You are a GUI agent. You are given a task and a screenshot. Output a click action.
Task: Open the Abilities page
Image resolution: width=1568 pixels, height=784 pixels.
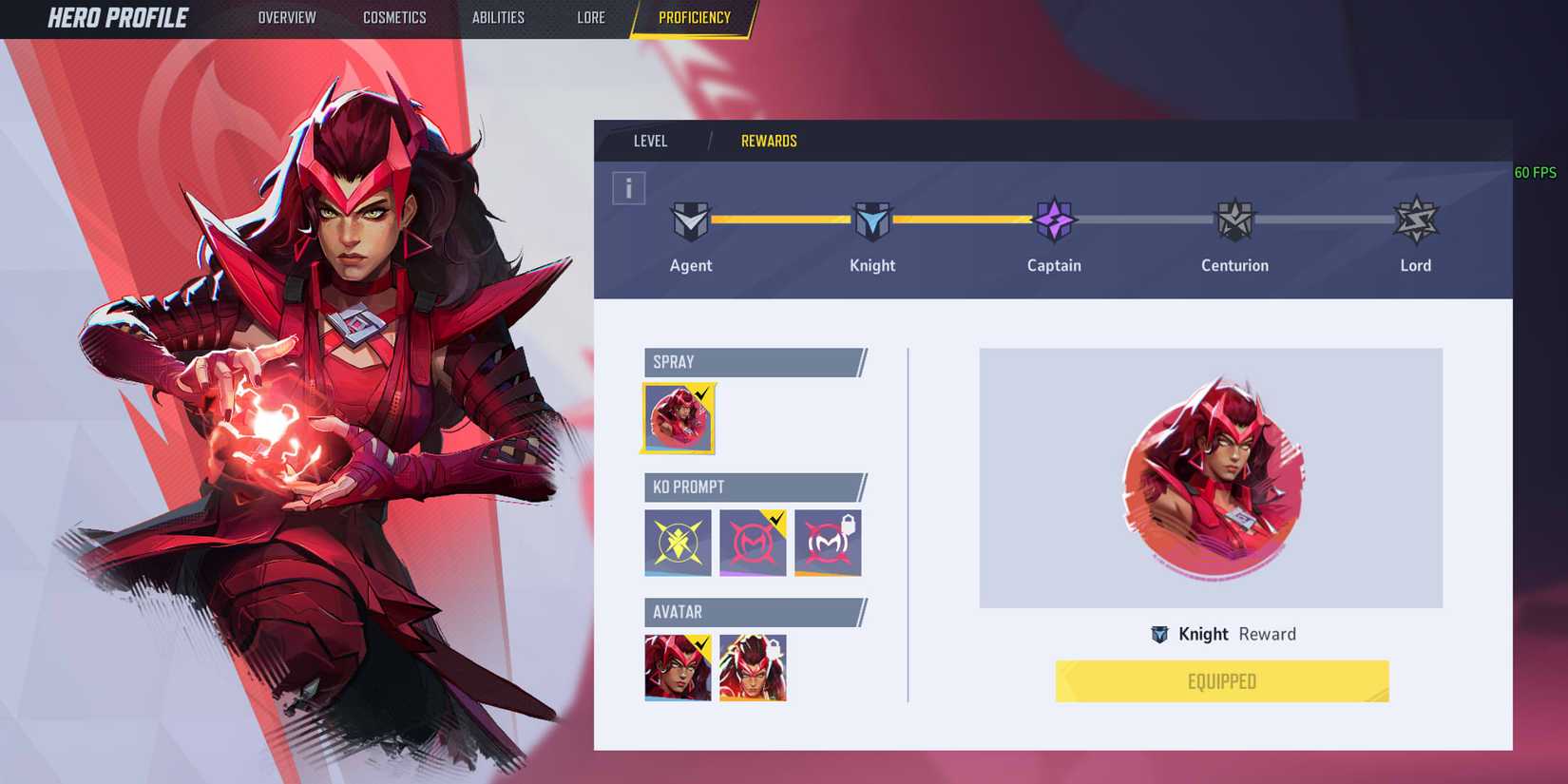point(498,17)
